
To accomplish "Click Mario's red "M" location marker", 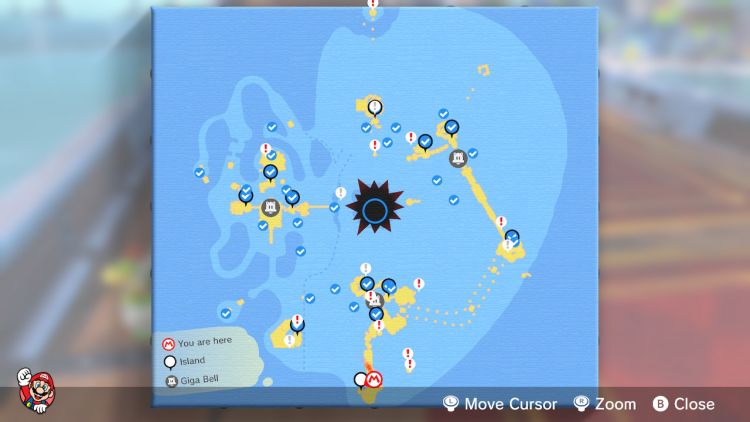I will [x=376, y=380].
